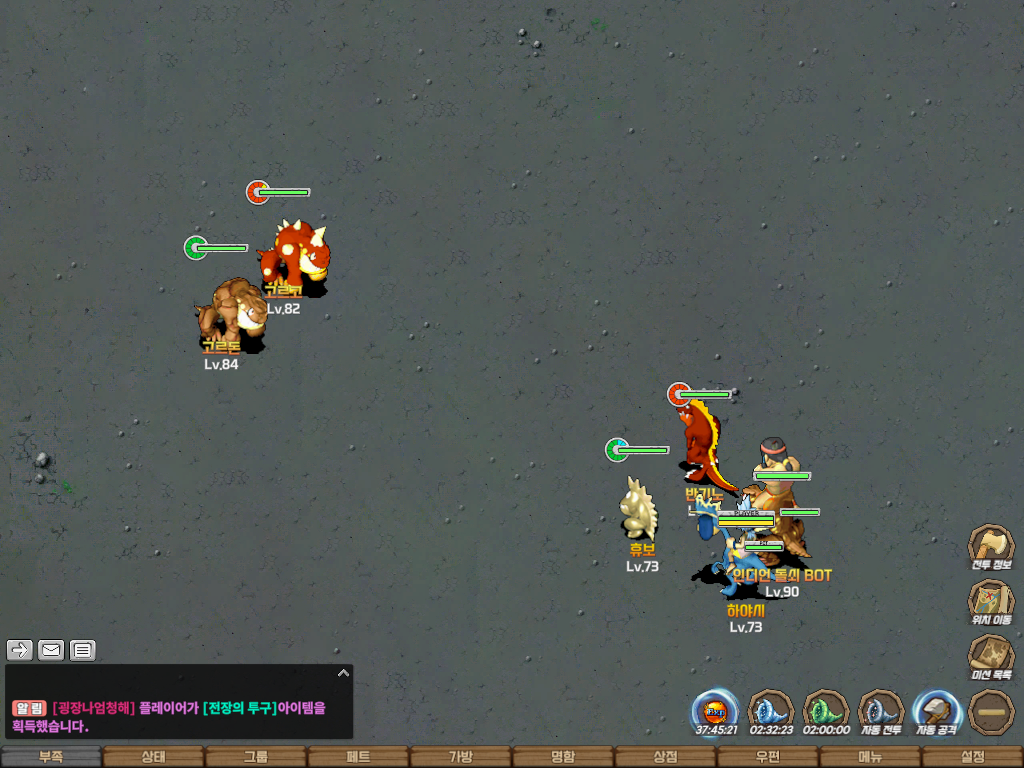The image size is (1024, 768).
Task: Toggle 자동 공격 auto attack hammer
Action: click(x=936, y=711)
